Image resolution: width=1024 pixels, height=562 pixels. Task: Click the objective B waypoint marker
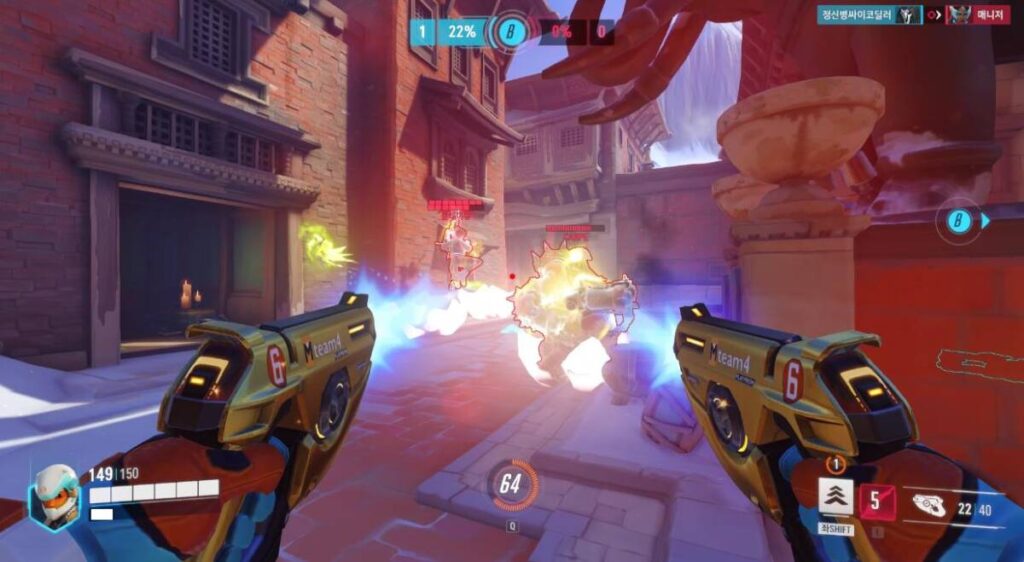pos(959,221)
